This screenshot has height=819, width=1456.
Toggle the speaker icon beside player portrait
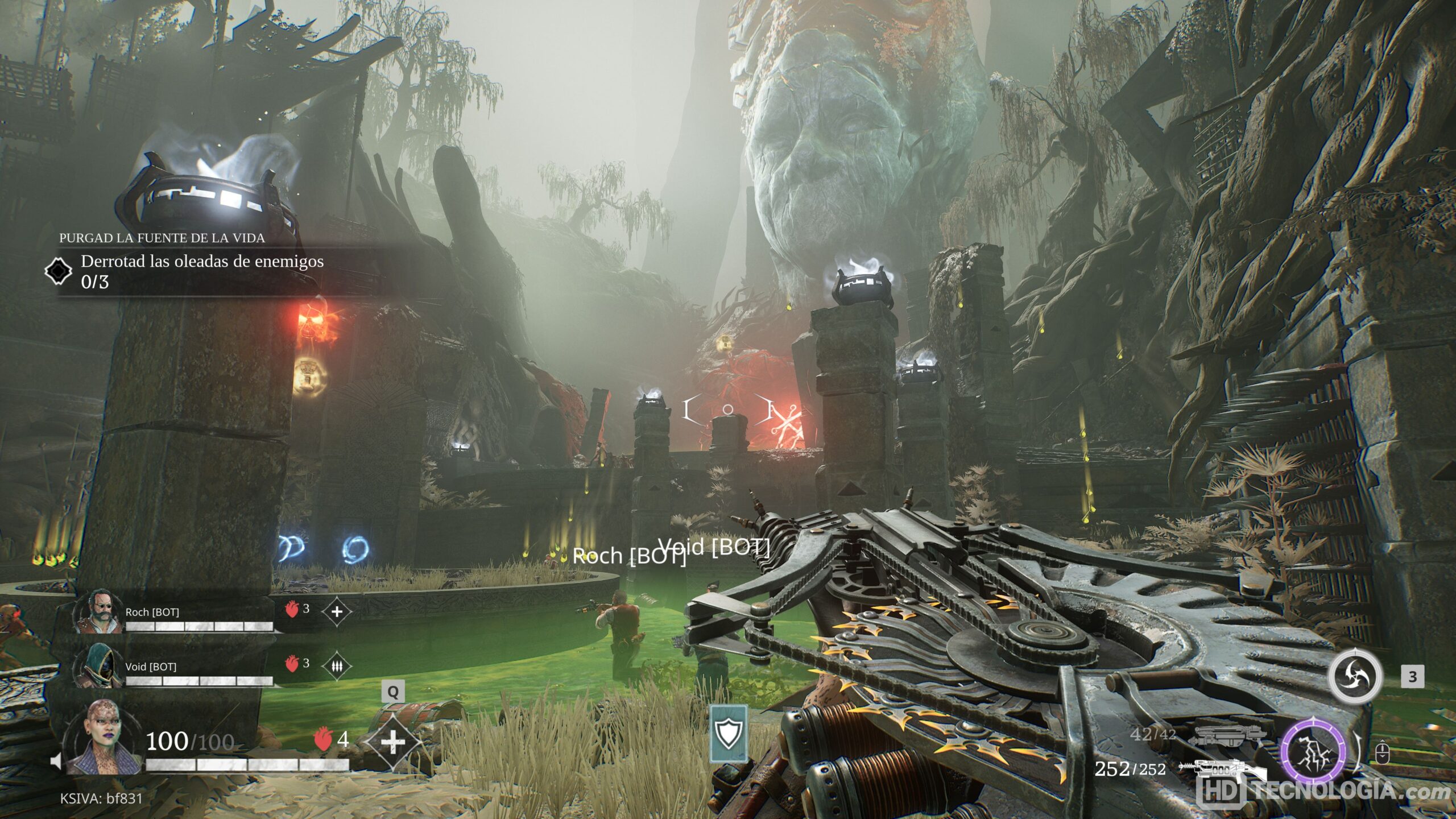coord(56,761)
